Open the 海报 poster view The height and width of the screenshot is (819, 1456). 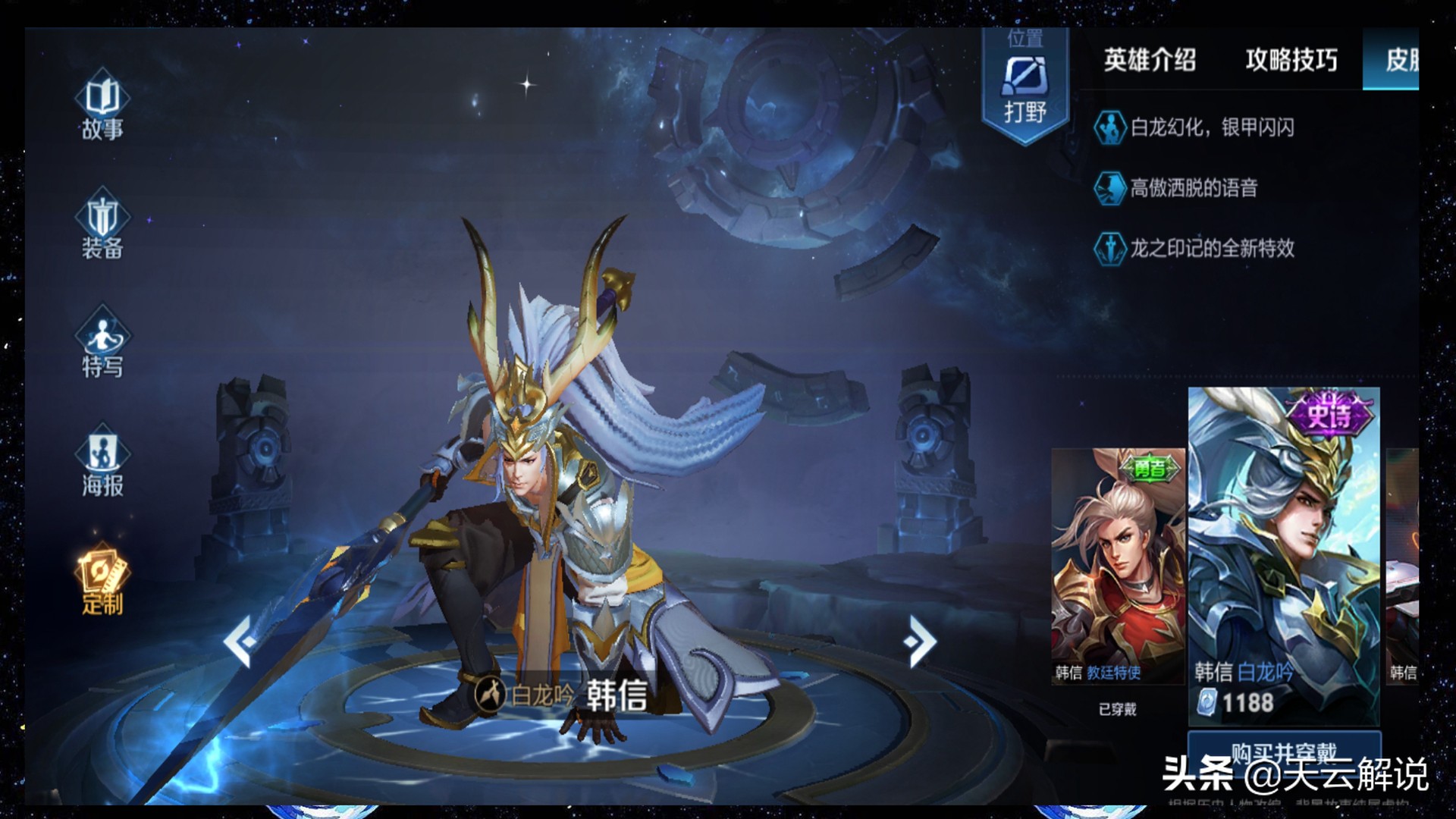coord(102,463)
